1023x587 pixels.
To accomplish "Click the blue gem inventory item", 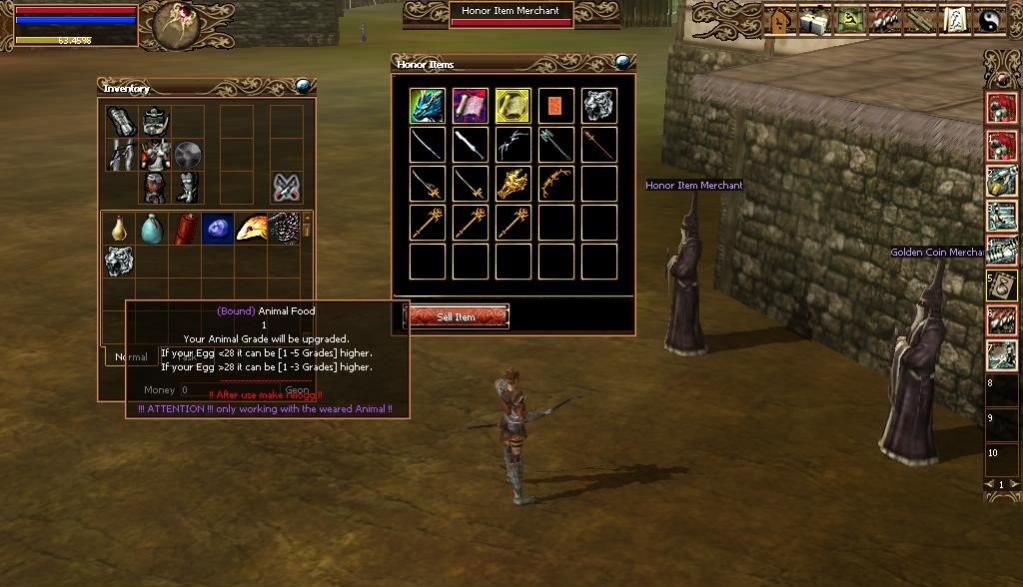I will [218, 229].
